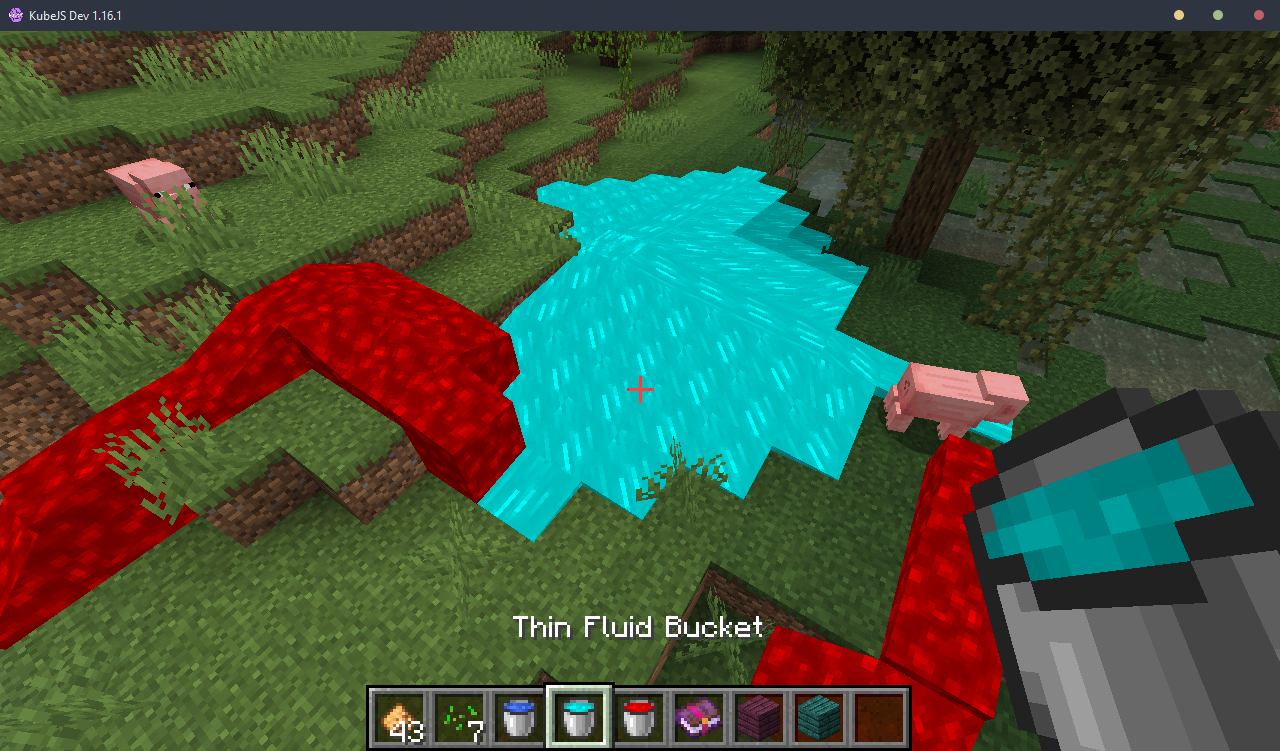Maximize the window with the green button
Viewport: 1280px width, 751px height.
click(1218, 15)
